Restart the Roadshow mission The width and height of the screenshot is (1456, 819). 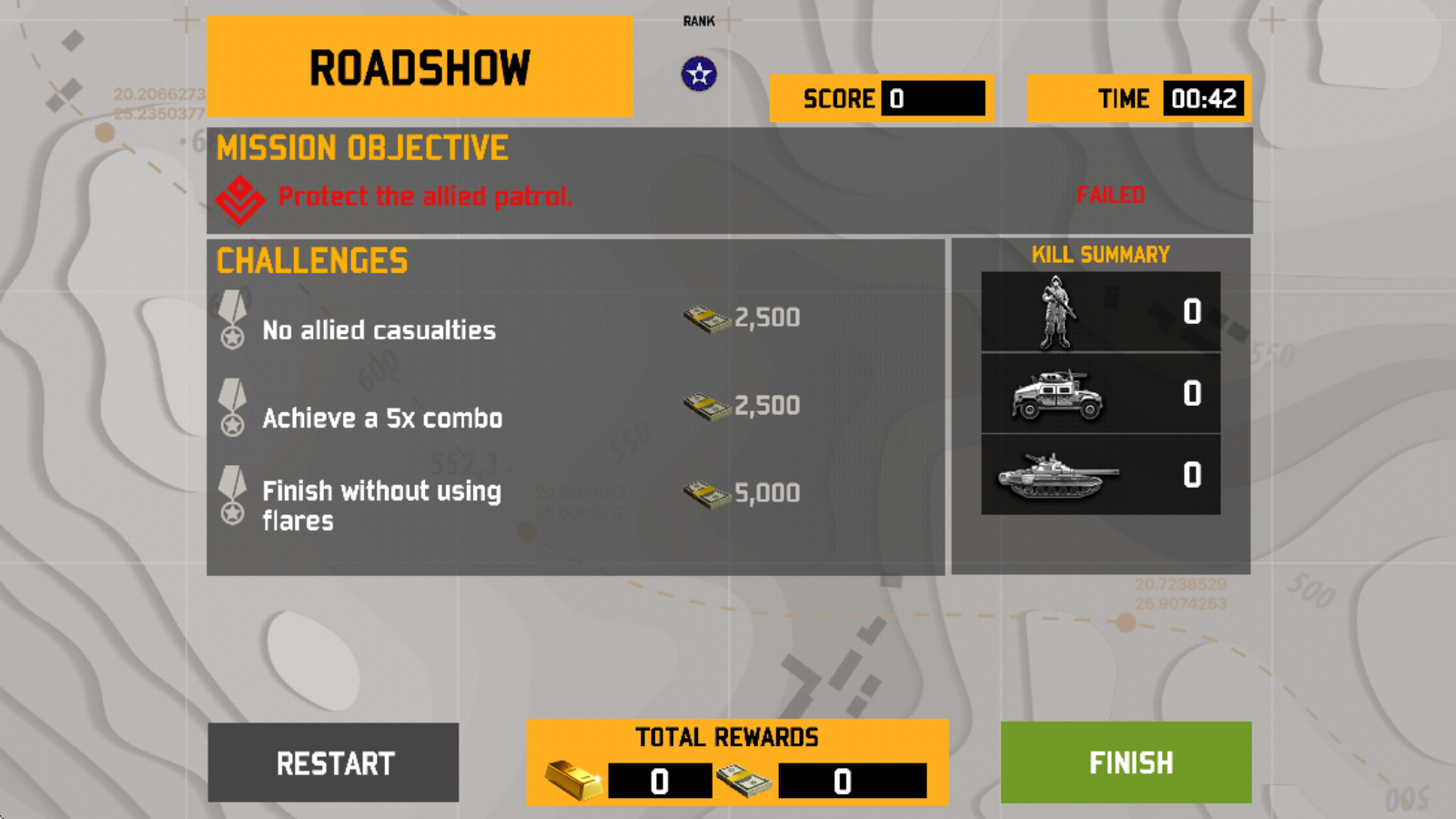334,763
